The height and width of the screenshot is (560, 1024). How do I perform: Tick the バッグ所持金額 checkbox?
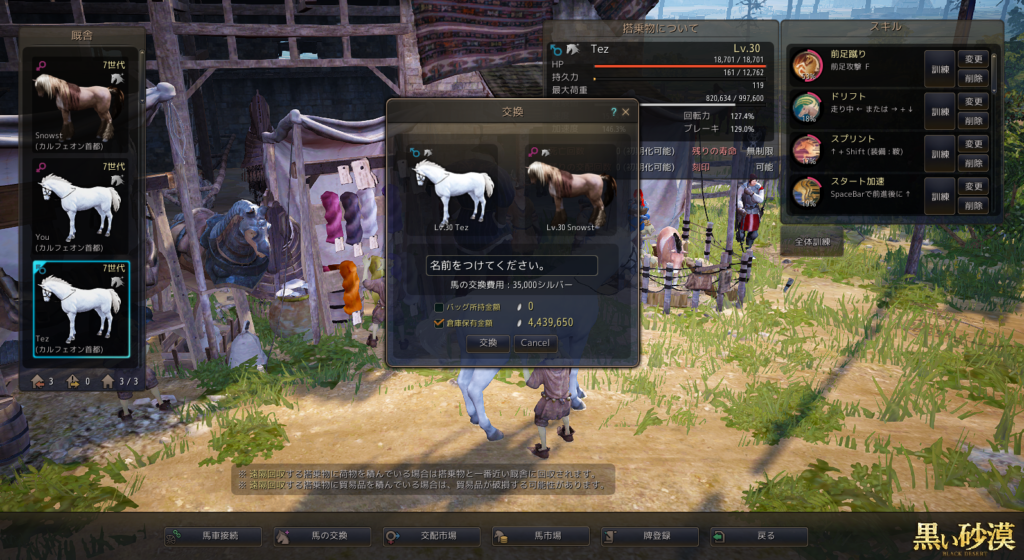pyautogui.click(x=439, y=306)
